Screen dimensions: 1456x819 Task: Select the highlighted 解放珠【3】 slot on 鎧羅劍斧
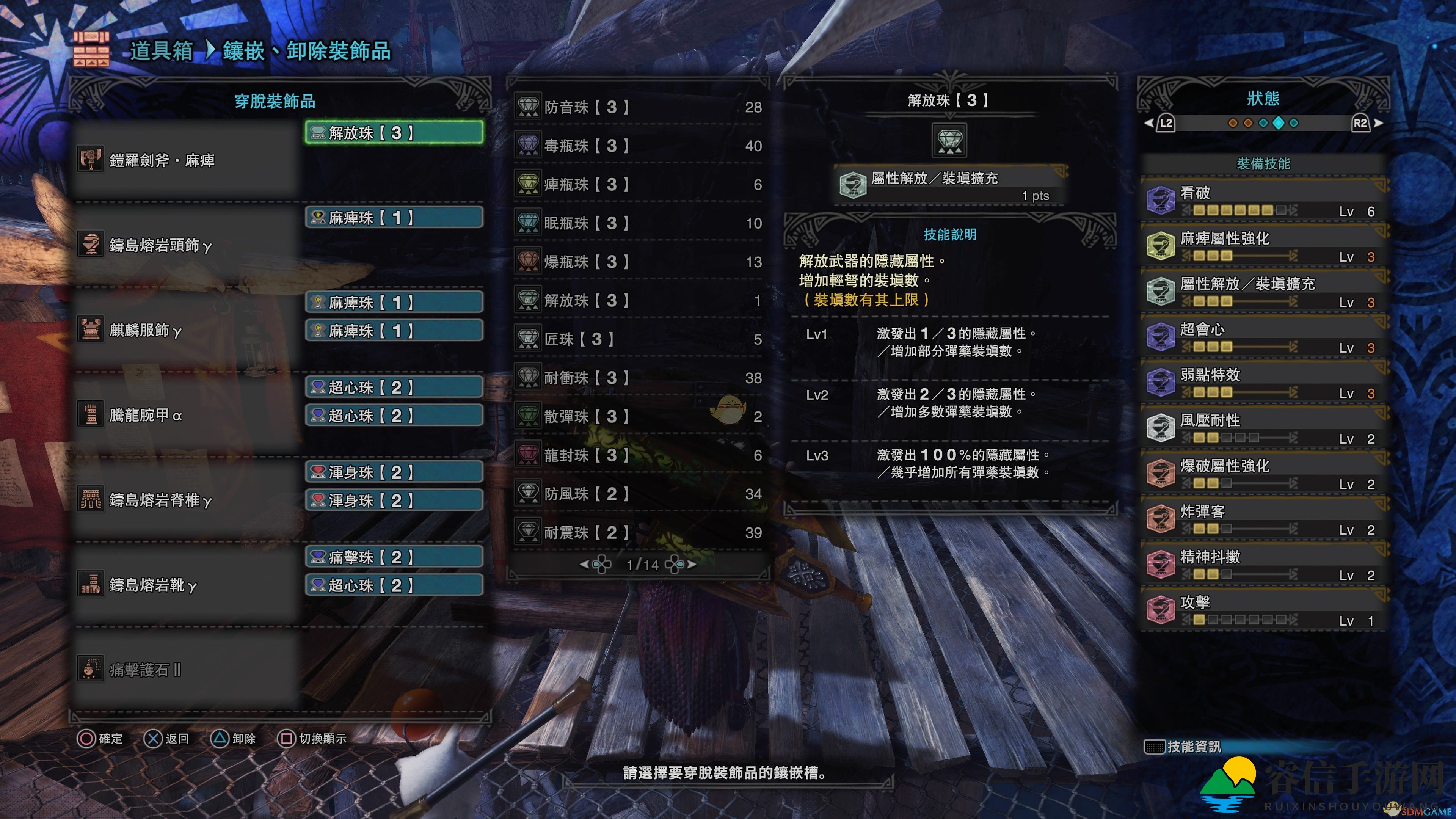[x=394, y=133]
